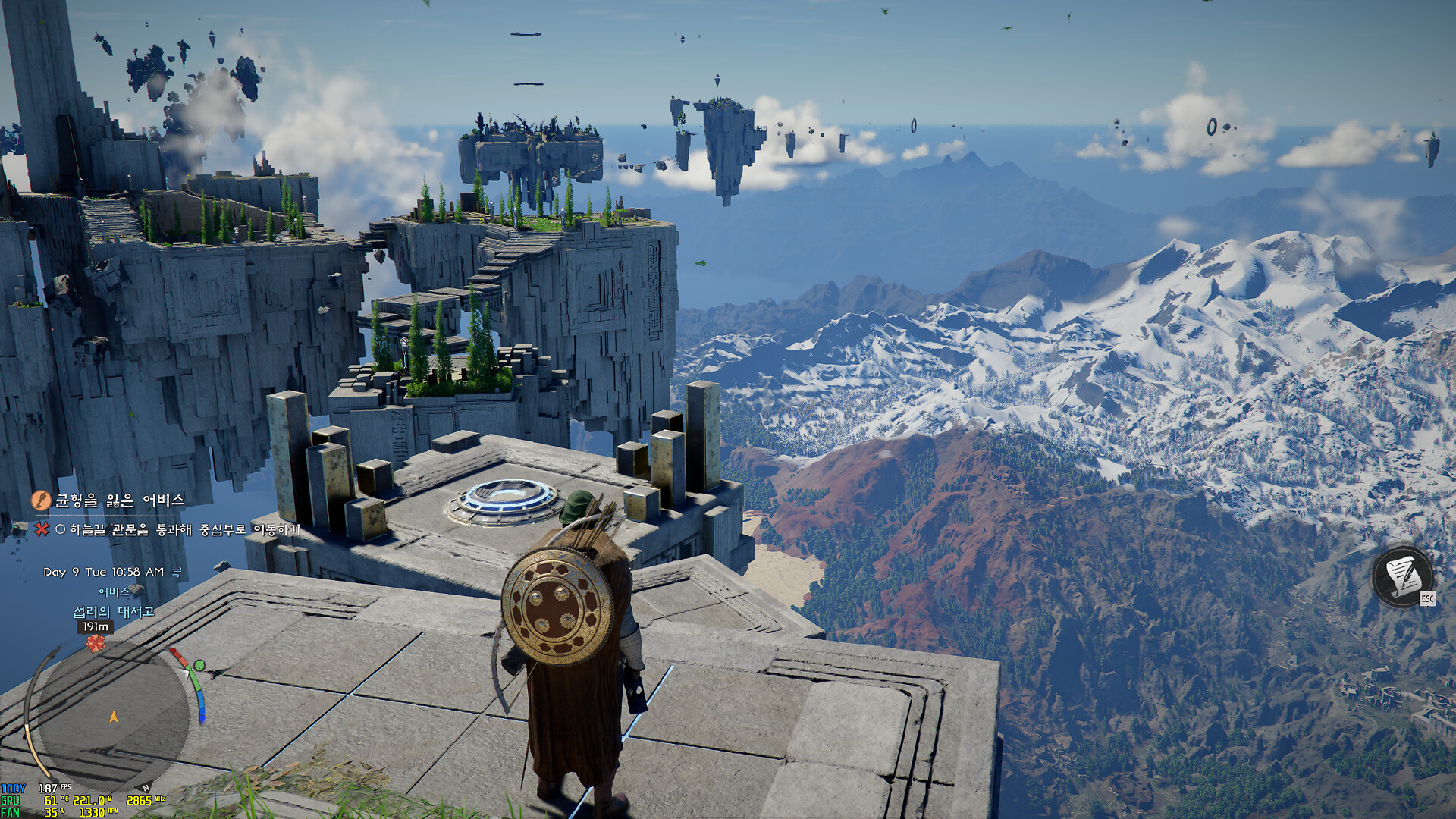
Task: Click the red quest marker above the minimap
Action: click(x=95, y=644)
